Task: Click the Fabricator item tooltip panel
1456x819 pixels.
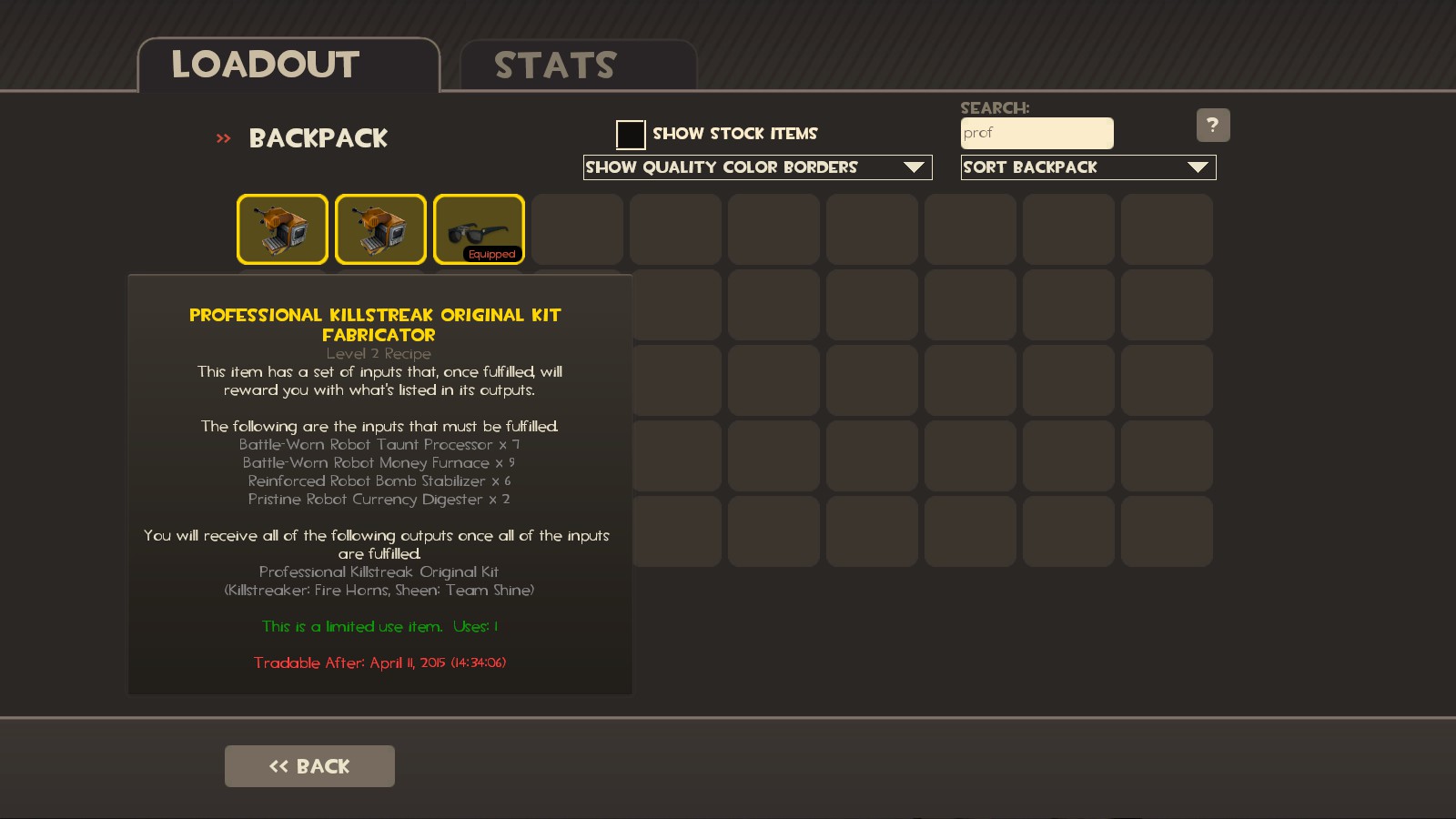Action: (379, 482)
